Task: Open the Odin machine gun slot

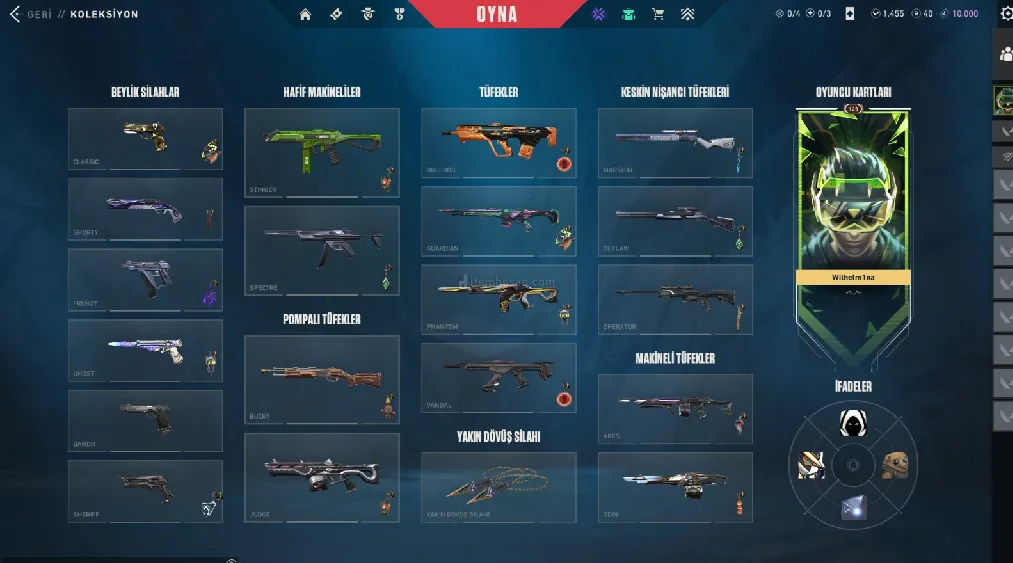Action: point(675,486)
